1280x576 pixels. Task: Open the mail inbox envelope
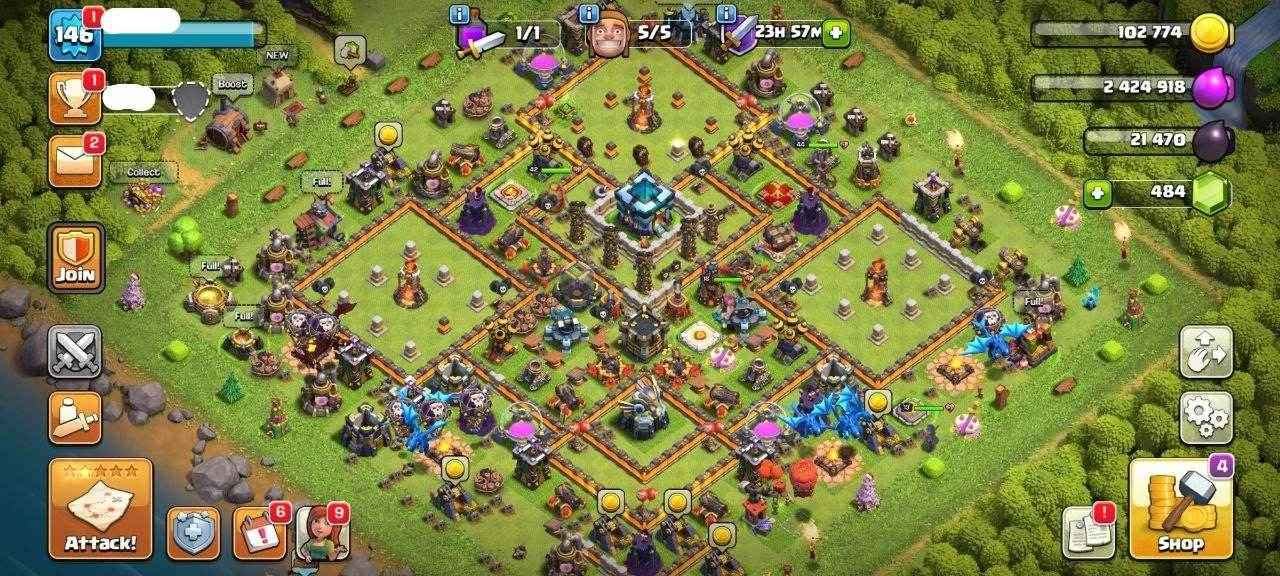coord(75,160)
